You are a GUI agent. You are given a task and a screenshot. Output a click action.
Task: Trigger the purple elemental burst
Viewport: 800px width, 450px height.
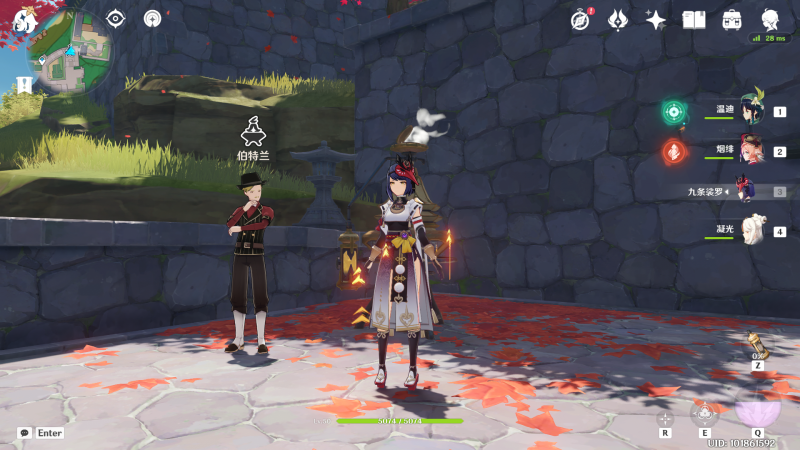(757, 406)
